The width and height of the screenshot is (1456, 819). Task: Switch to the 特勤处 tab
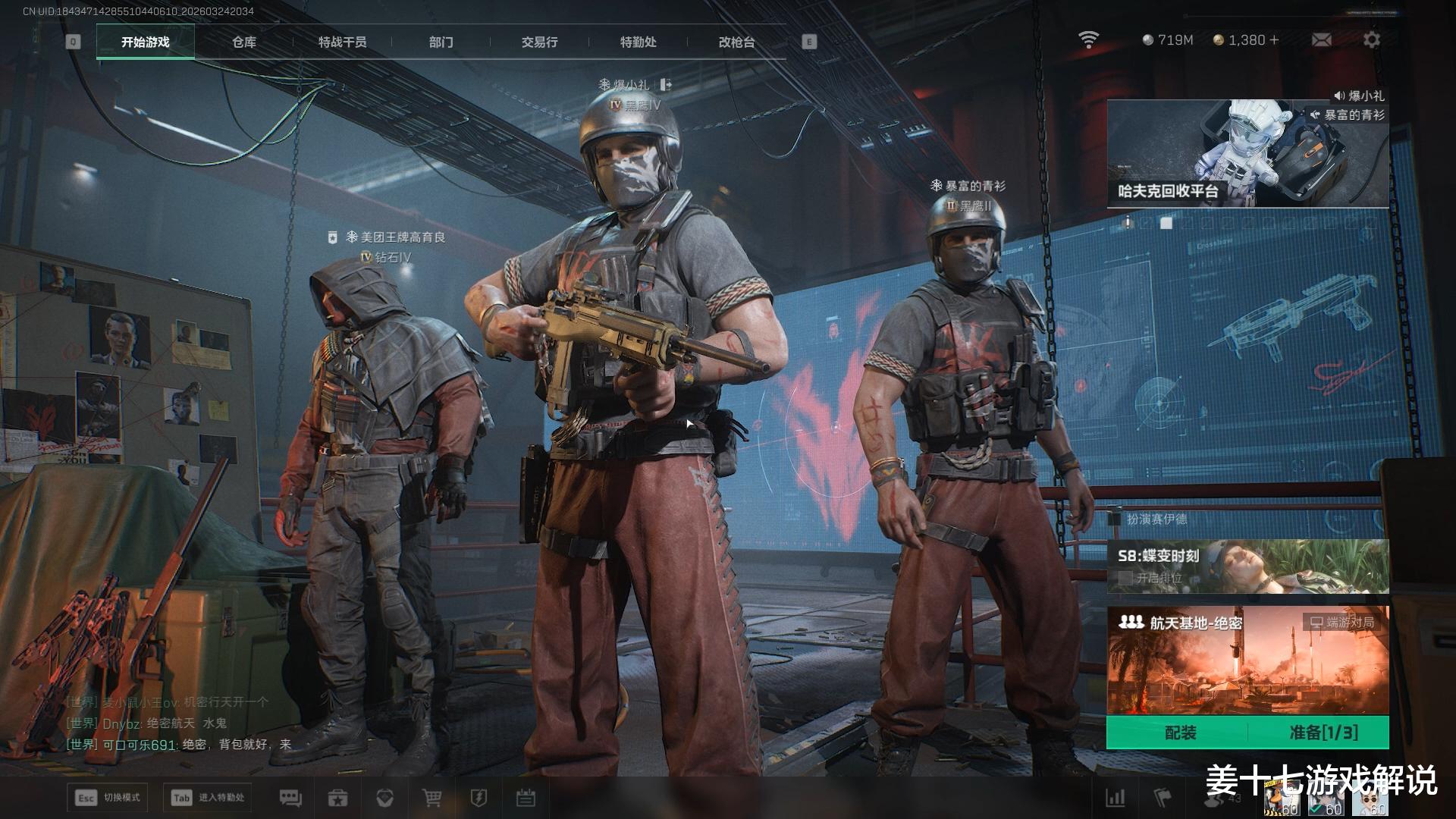(638, 42)
